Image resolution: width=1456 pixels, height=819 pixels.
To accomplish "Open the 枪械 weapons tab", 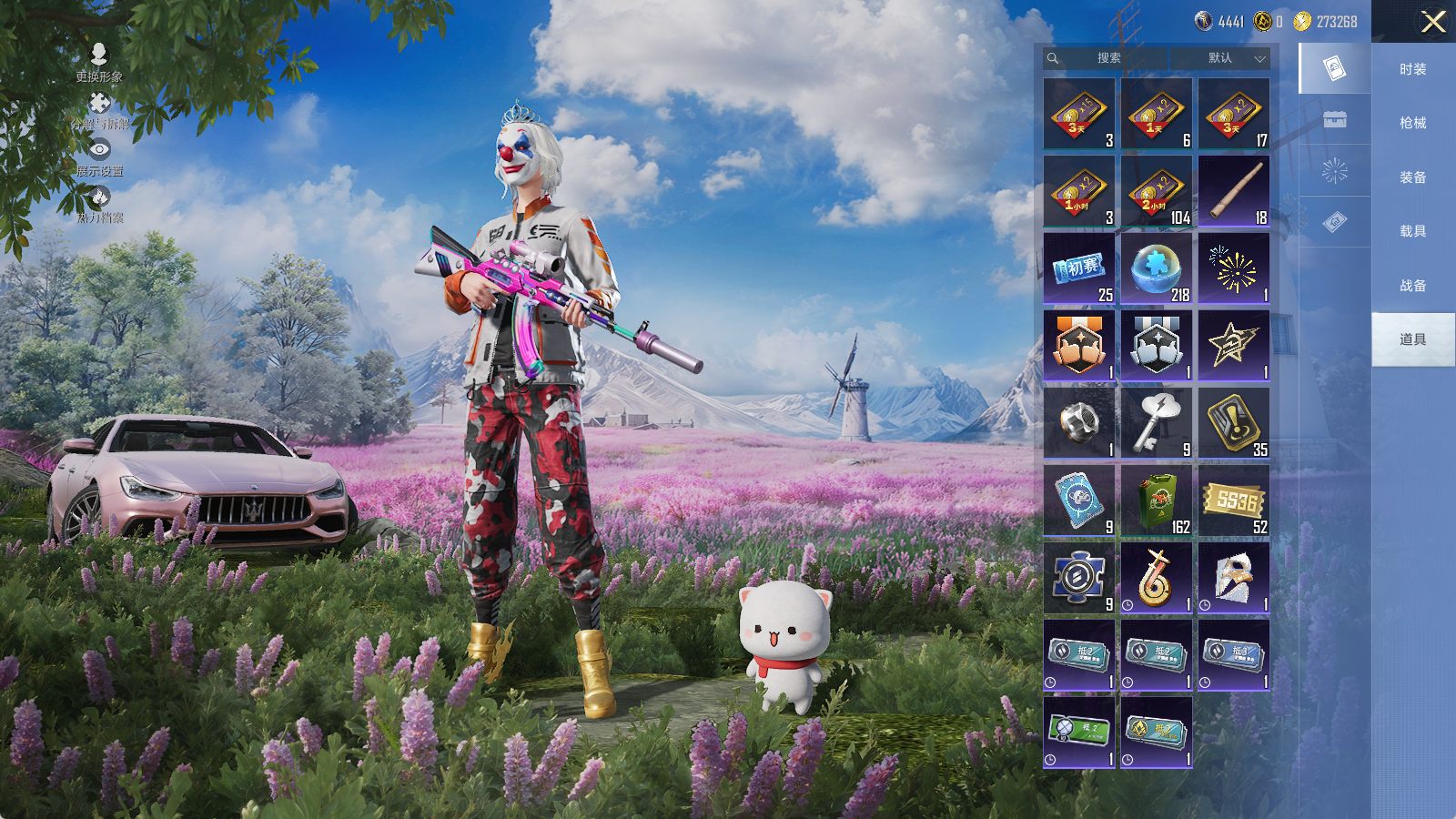I will pos(1412,123).
